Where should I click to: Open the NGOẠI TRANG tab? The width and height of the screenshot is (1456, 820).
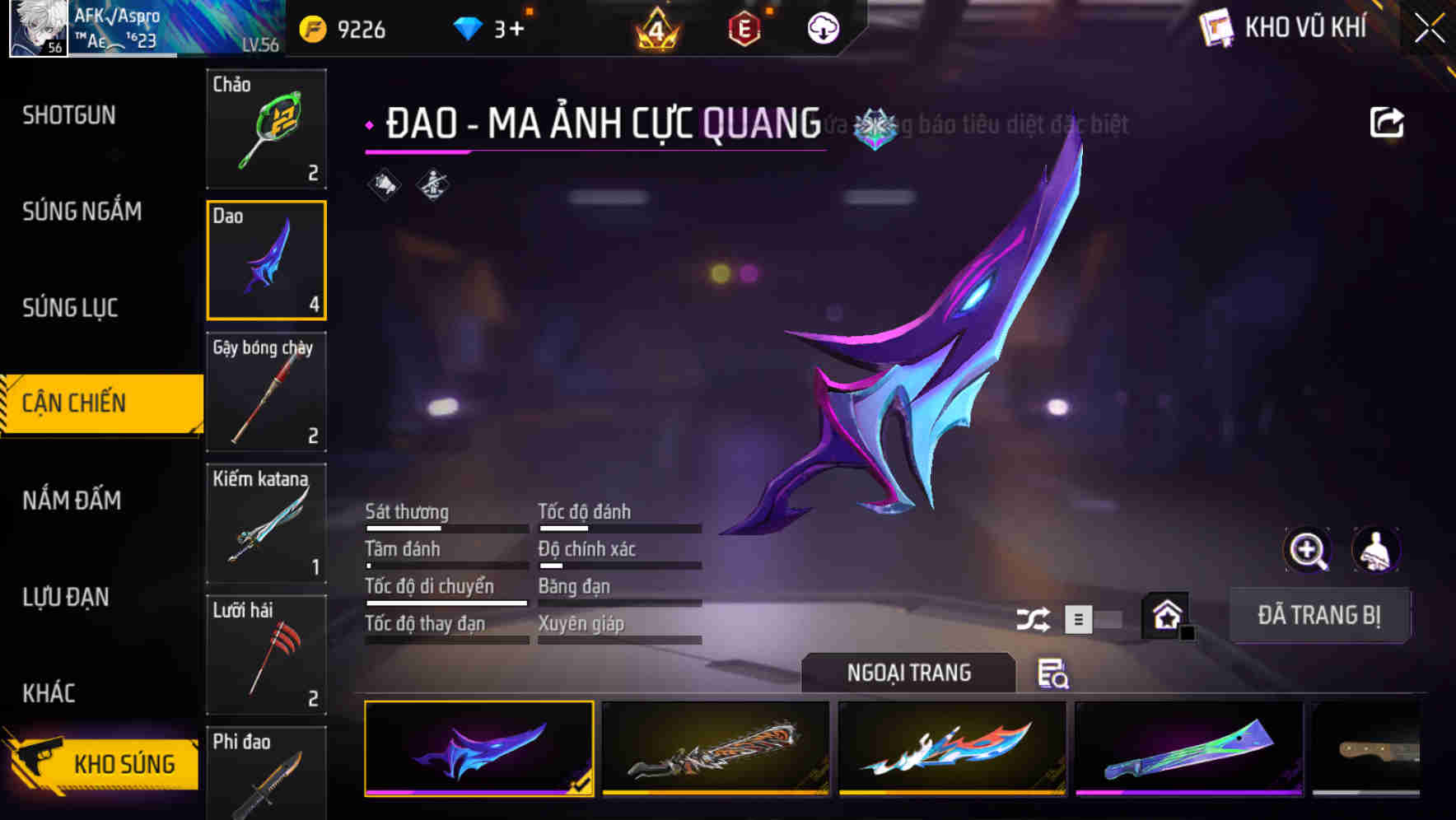909,673
